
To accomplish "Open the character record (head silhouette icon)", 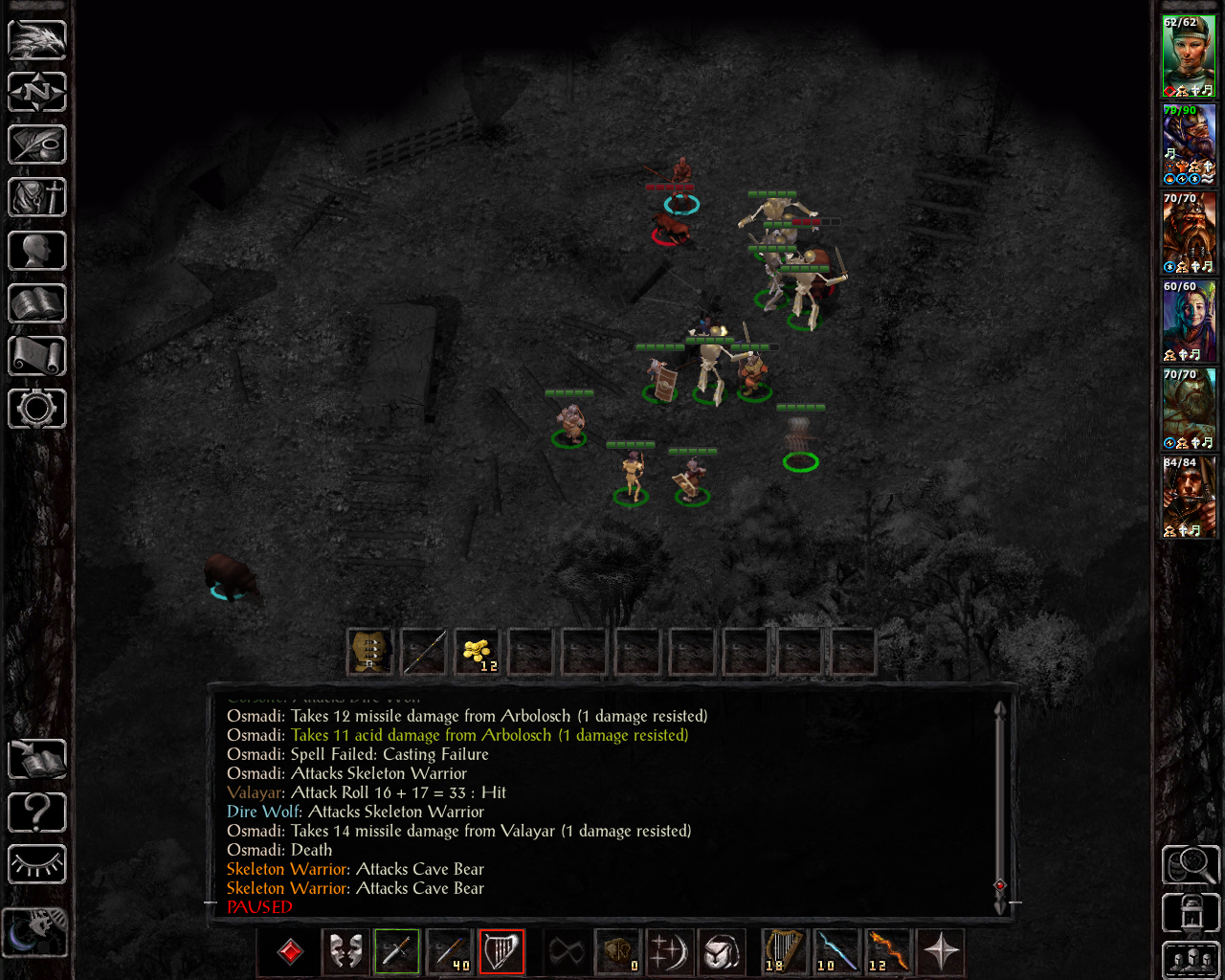I will click(x=37, y=251).
